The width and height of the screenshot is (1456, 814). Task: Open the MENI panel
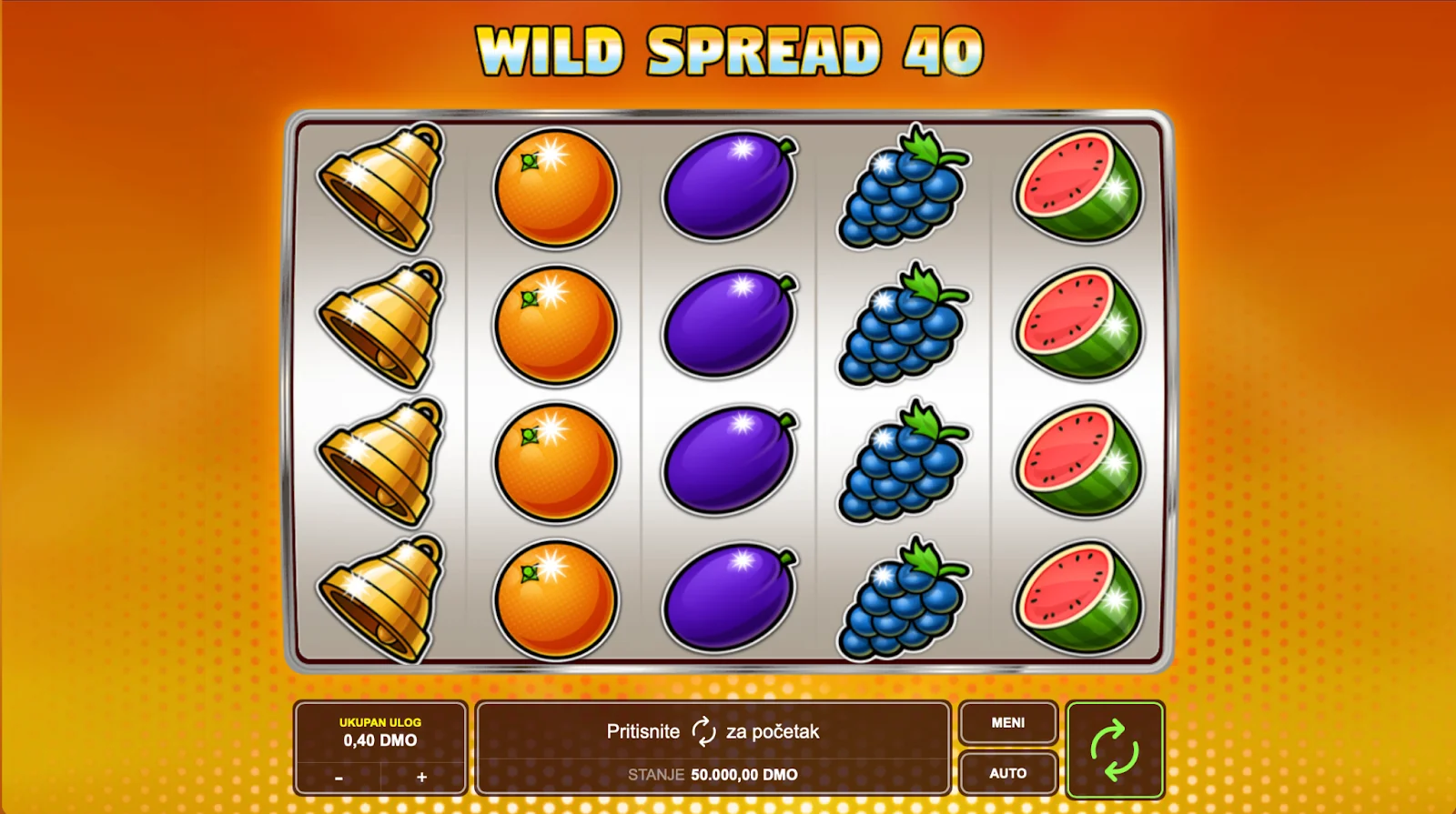tap(1007, 723)
